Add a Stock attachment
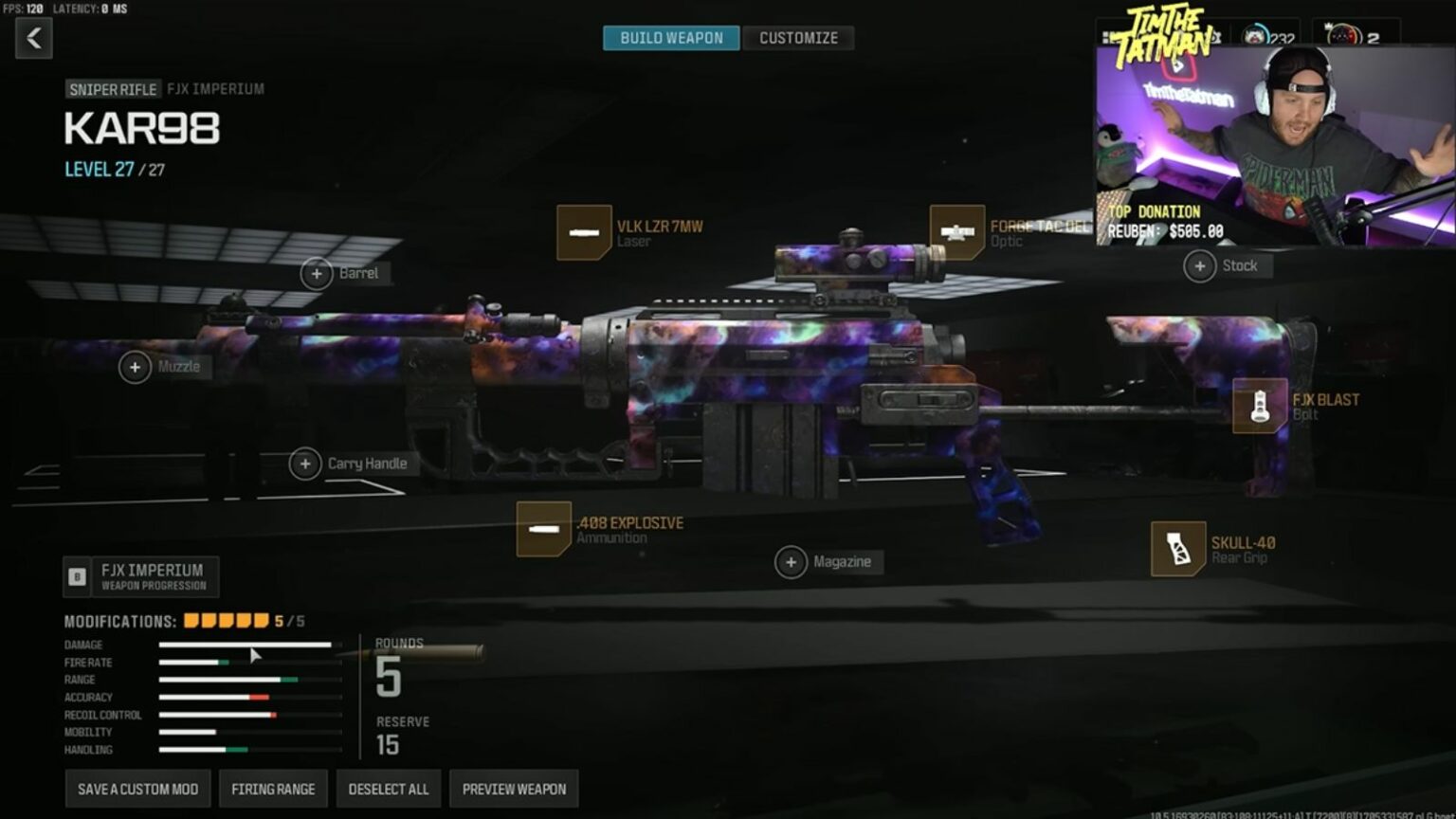 (x=1200, y=266)
